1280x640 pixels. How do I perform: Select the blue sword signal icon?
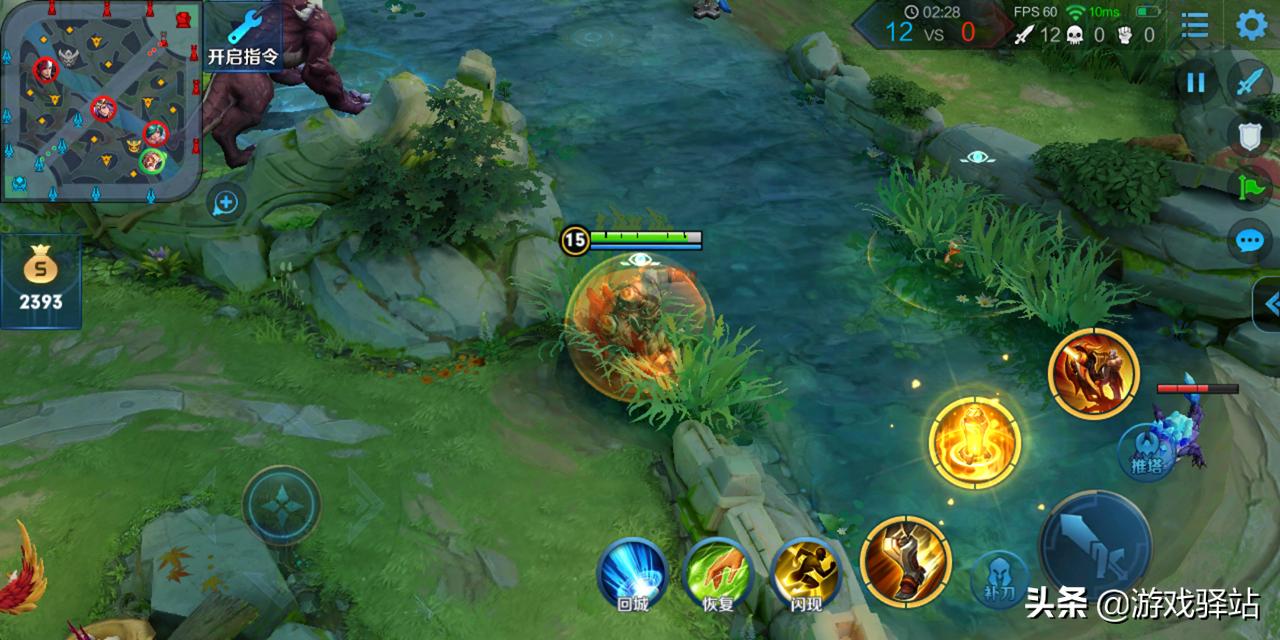tap(1250, 81)
